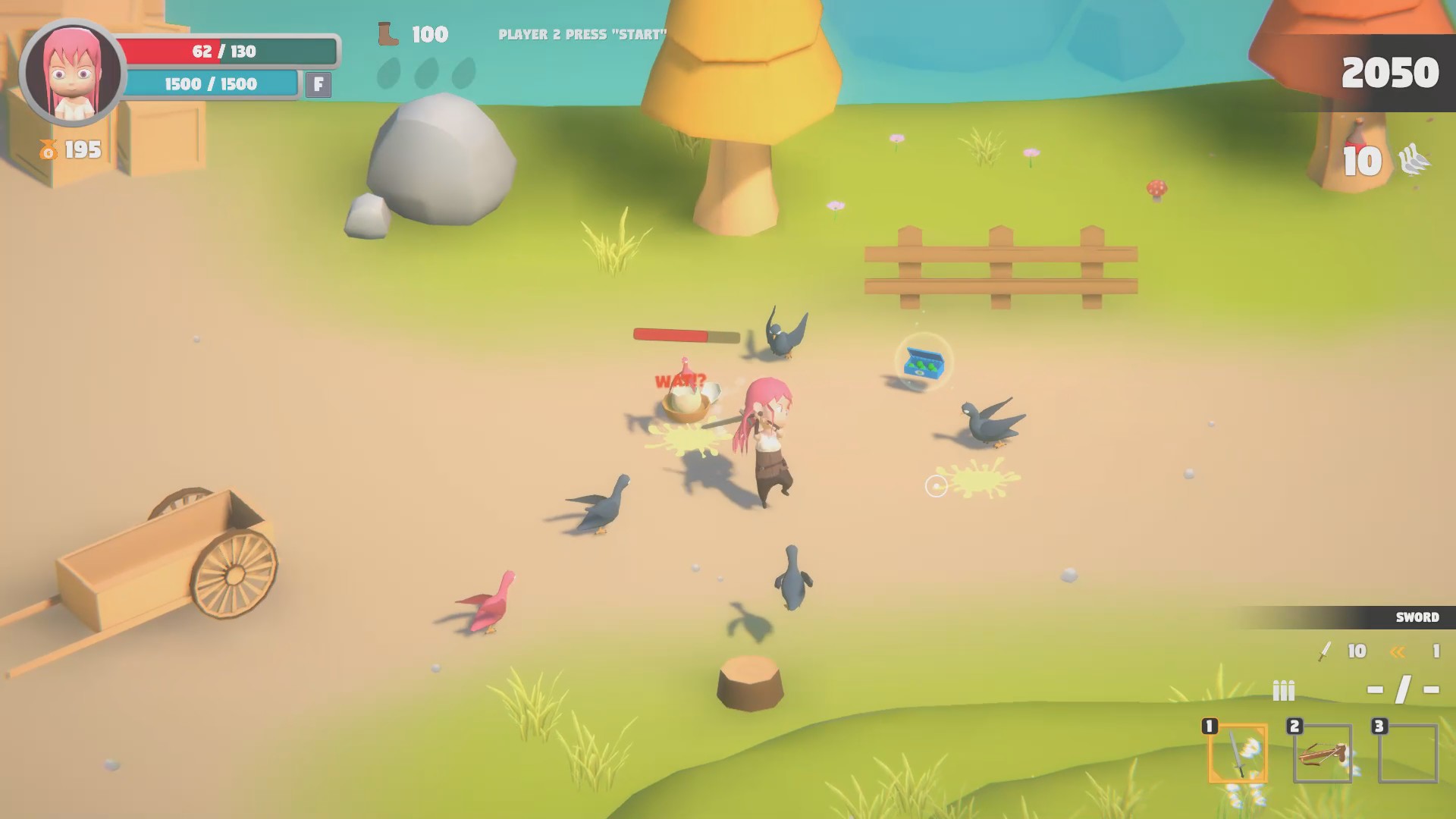Click the orange double-chevron ammo swap icon
The height and width of the screenshot is (819, 1456).
(x=1399, y=651)
